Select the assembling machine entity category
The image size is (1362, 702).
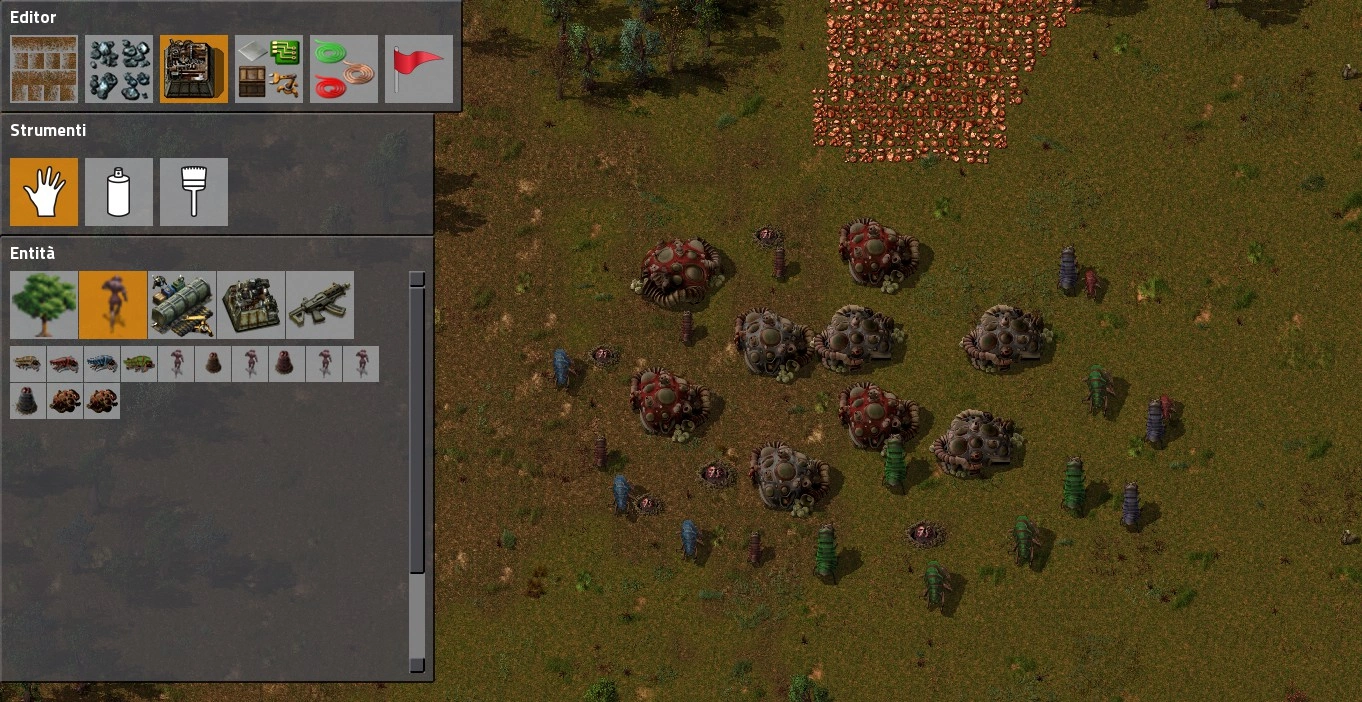pyautogui.click(x=251, y=305)
